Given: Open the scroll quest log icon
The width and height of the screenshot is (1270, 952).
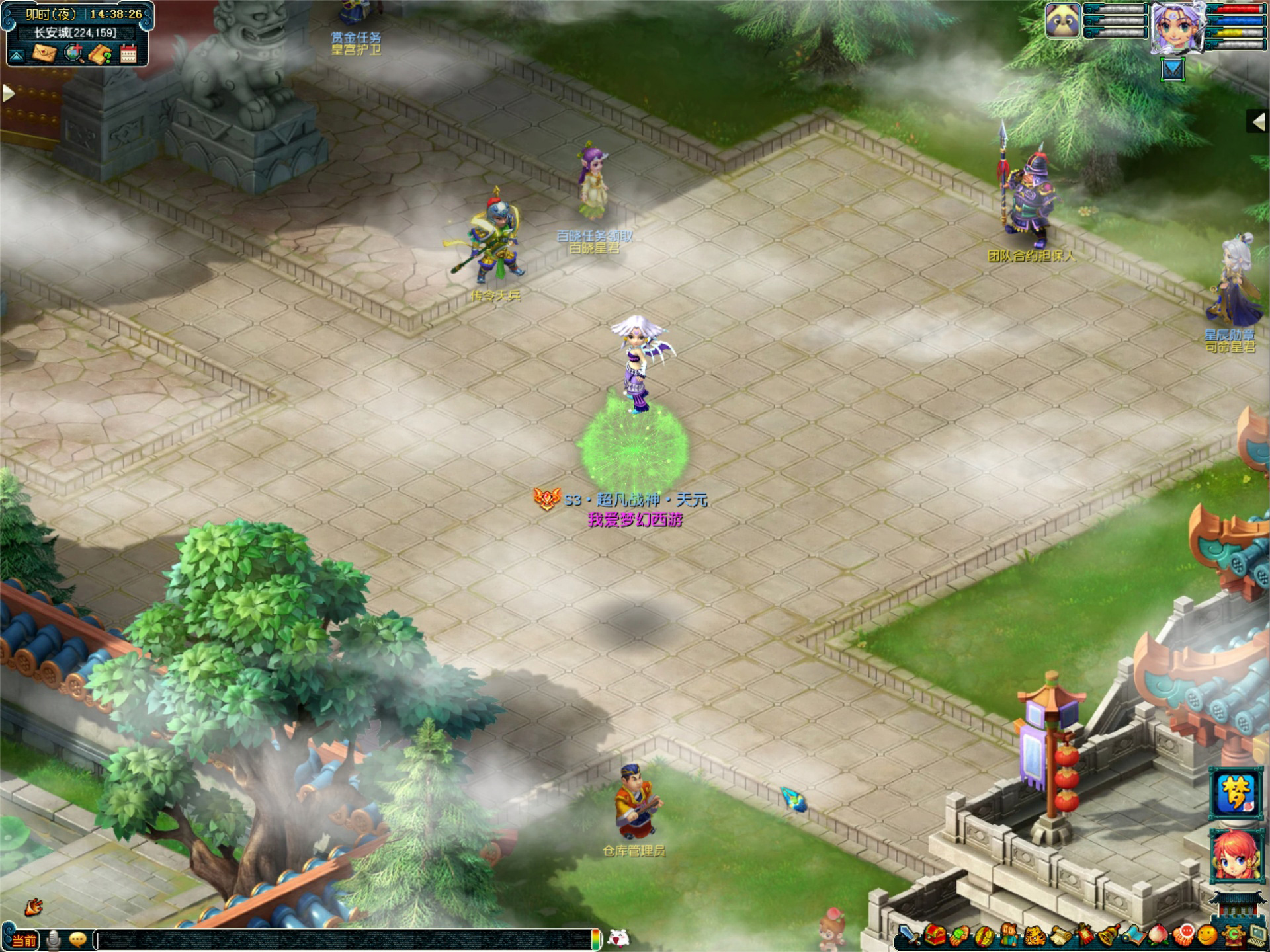Looking at the screenshot, I should coord(1060,936).
